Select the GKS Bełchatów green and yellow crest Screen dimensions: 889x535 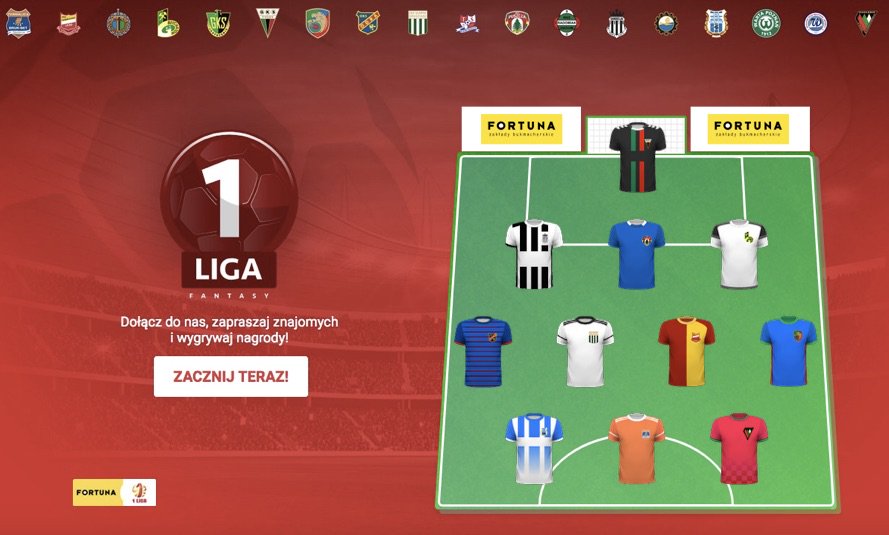(168, 23)
